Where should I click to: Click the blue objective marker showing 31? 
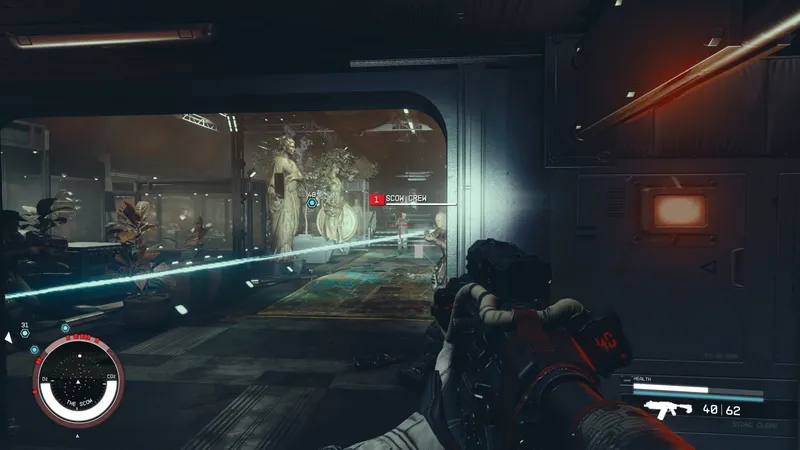point(25,334)
